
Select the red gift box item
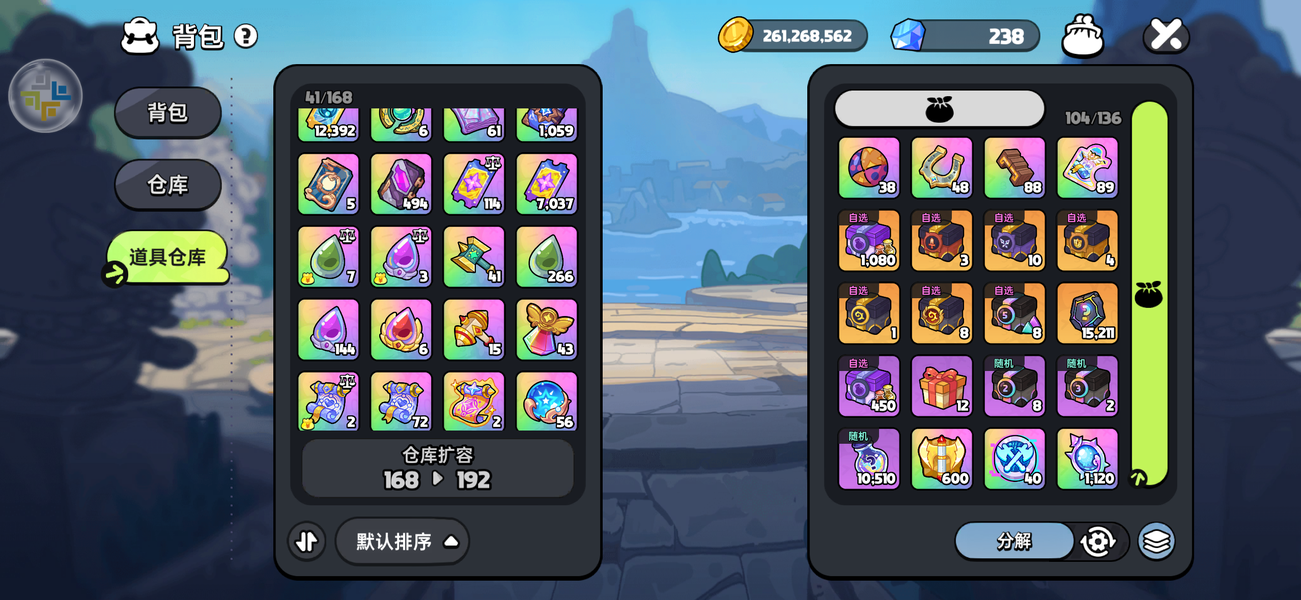[x=941, y=386]
